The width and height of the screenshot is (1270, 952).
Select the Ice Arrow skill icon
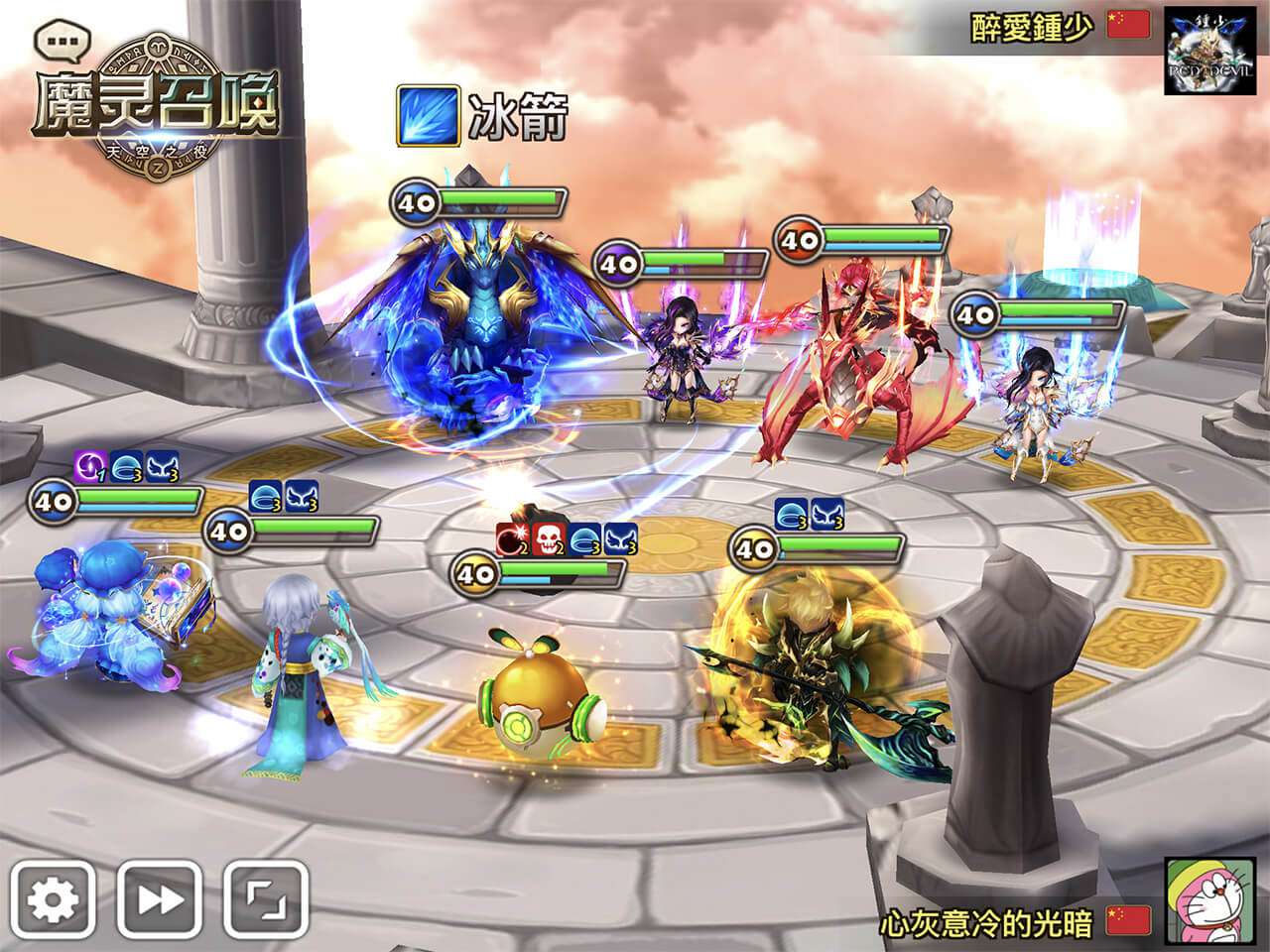[x=428, y=116]
